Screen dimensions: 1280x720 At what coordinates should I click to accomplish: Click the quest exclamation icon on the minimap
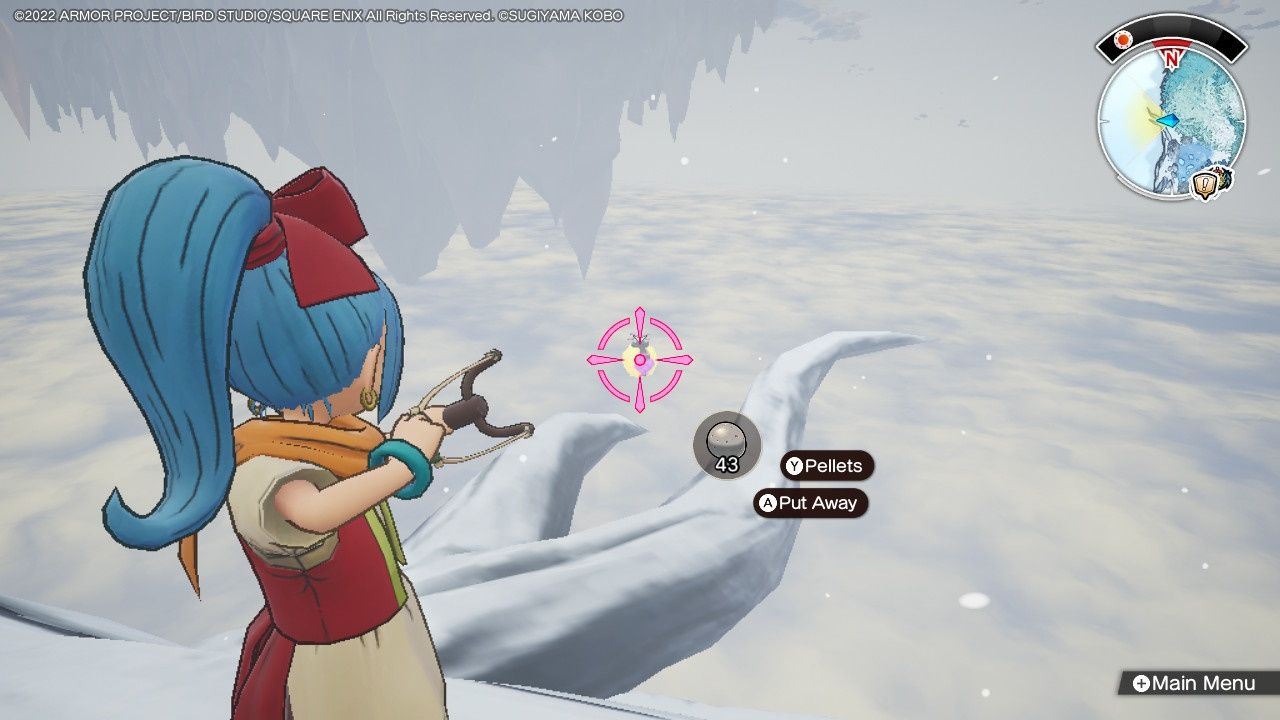pyautogui.click(x=1204, y=184)
